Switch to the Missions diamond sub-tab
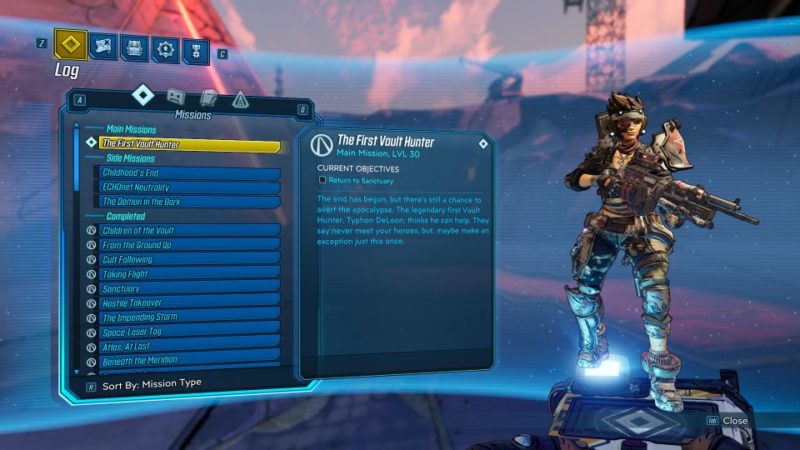The width and height of the screenshot is (800, 450). coord(142,95)
